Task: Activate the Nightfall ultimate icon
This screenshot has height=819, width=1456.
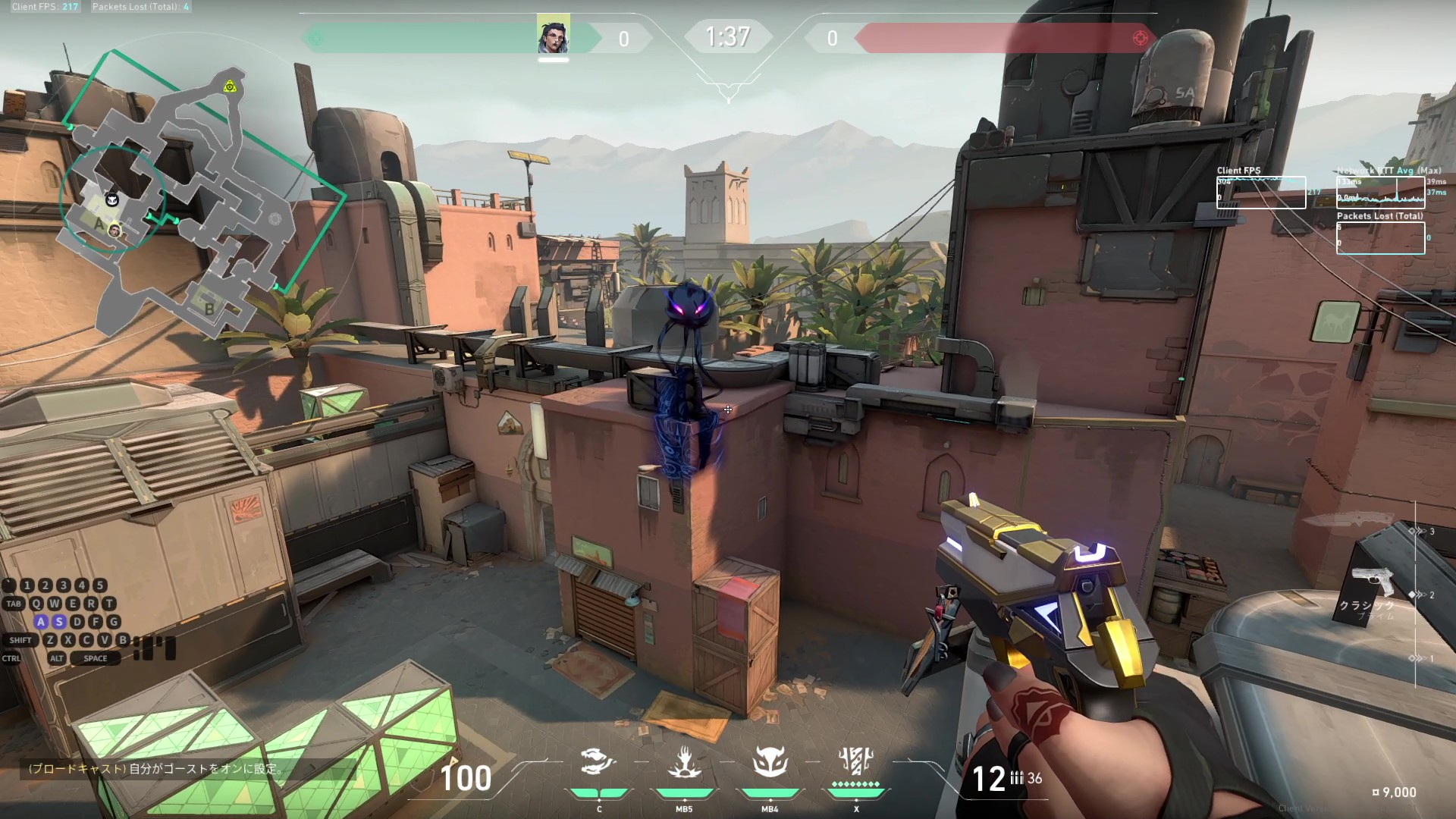Action: tap(856, 761)
